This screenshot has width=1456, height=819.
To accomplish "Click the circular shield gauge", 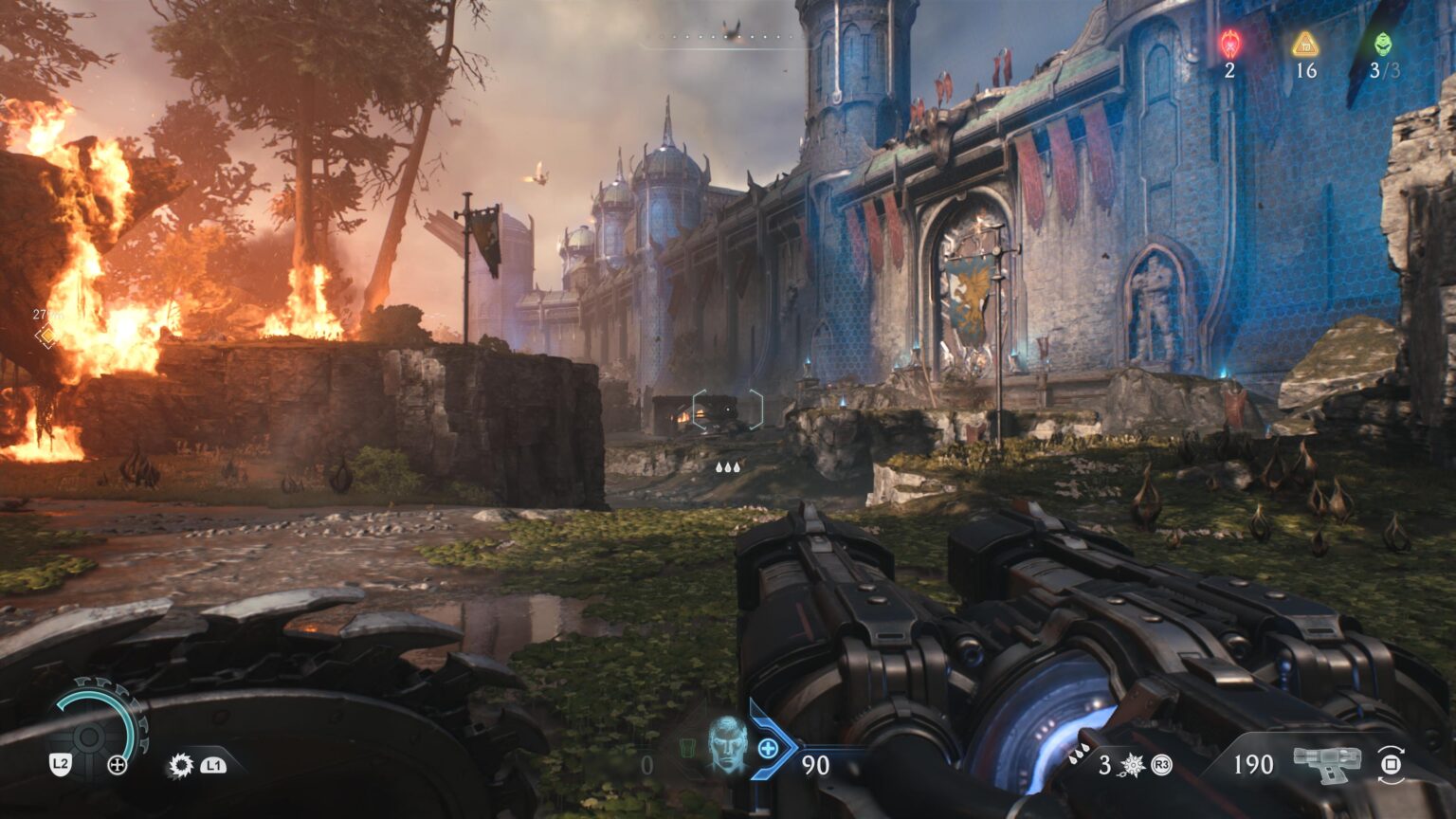I will click(92, 734).
